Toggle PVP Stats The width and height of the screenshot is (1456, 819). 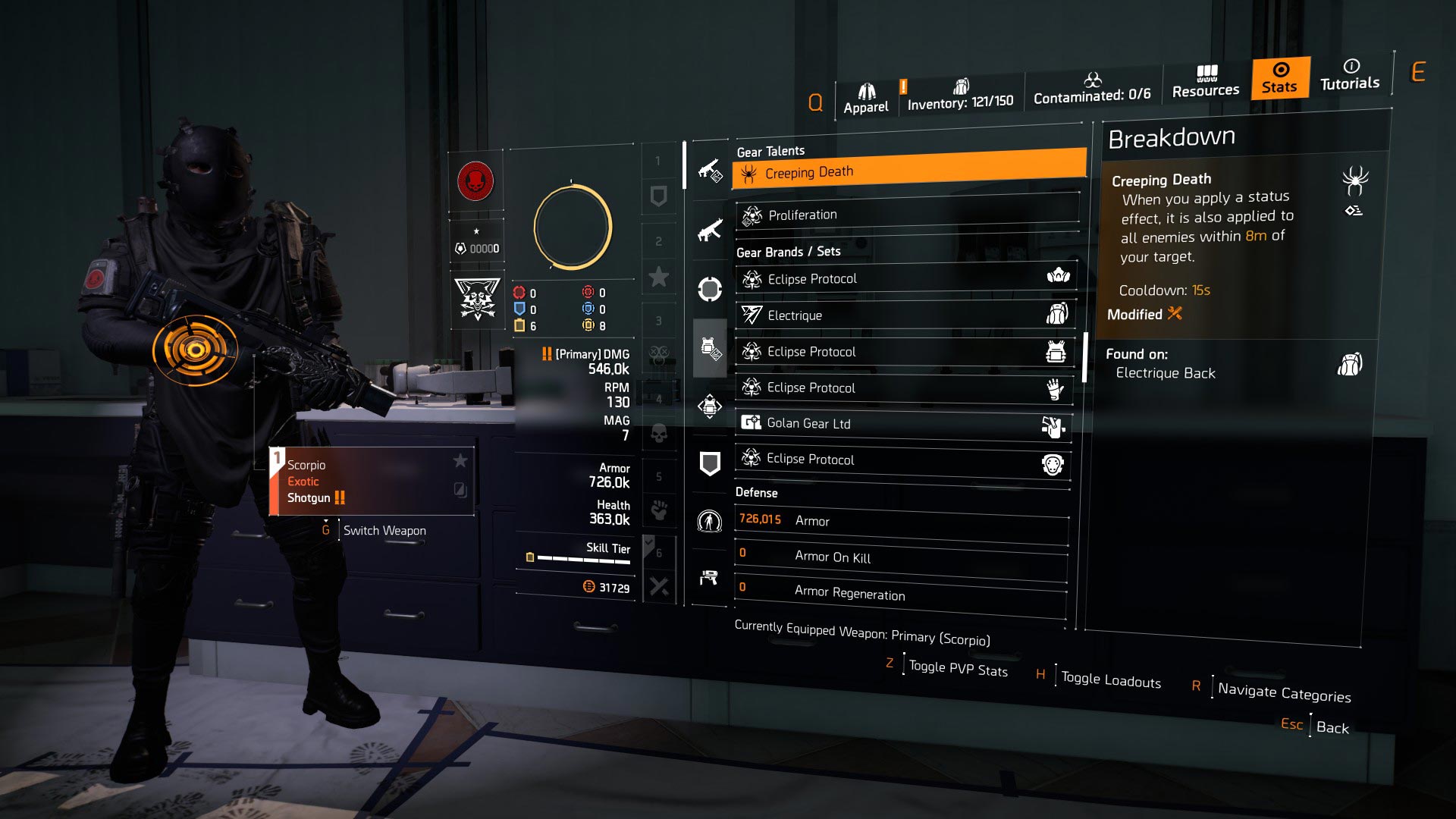tap(958, 669)
